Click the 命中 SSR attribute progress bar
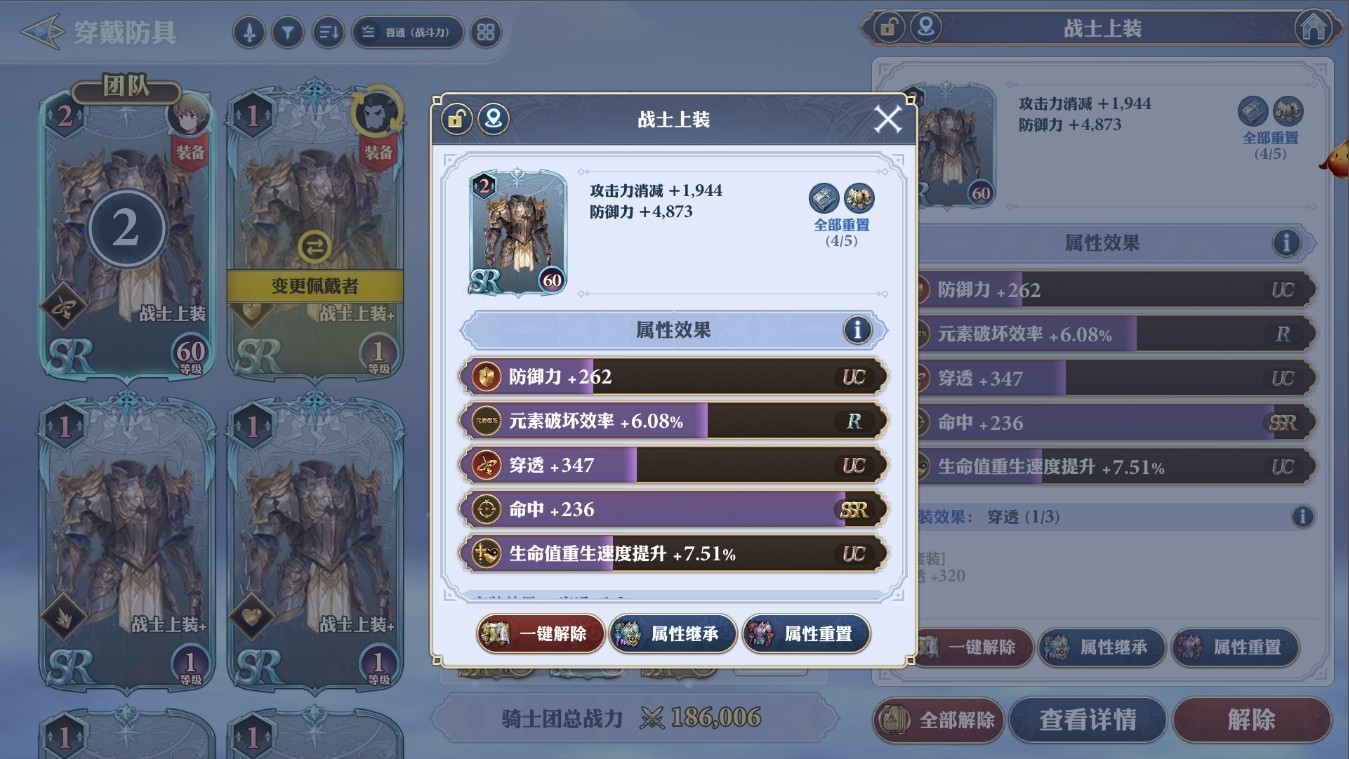Viewport: 1349px width, 759px height. pos(672,509)
